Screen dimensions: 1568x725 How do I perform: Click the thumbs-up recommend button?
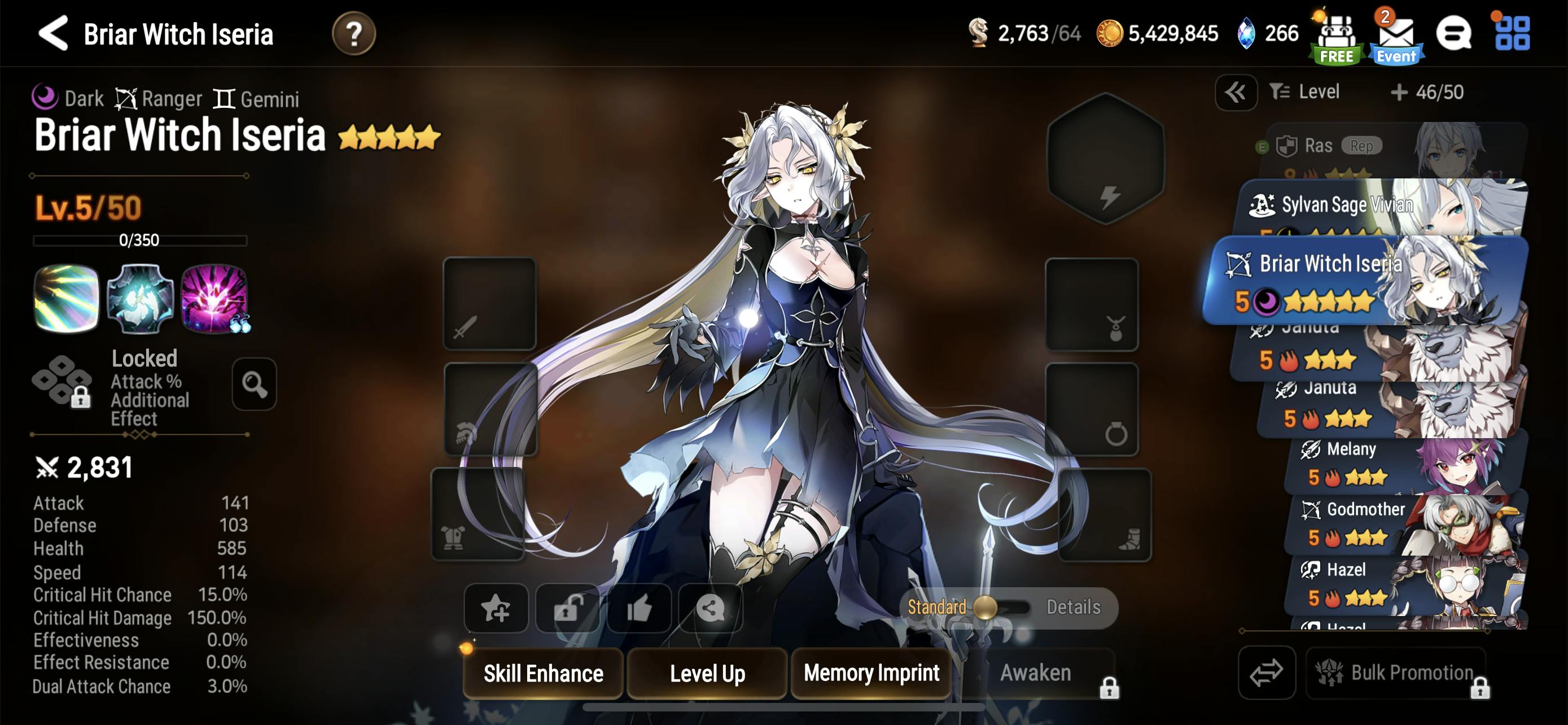tap(638, 608)
